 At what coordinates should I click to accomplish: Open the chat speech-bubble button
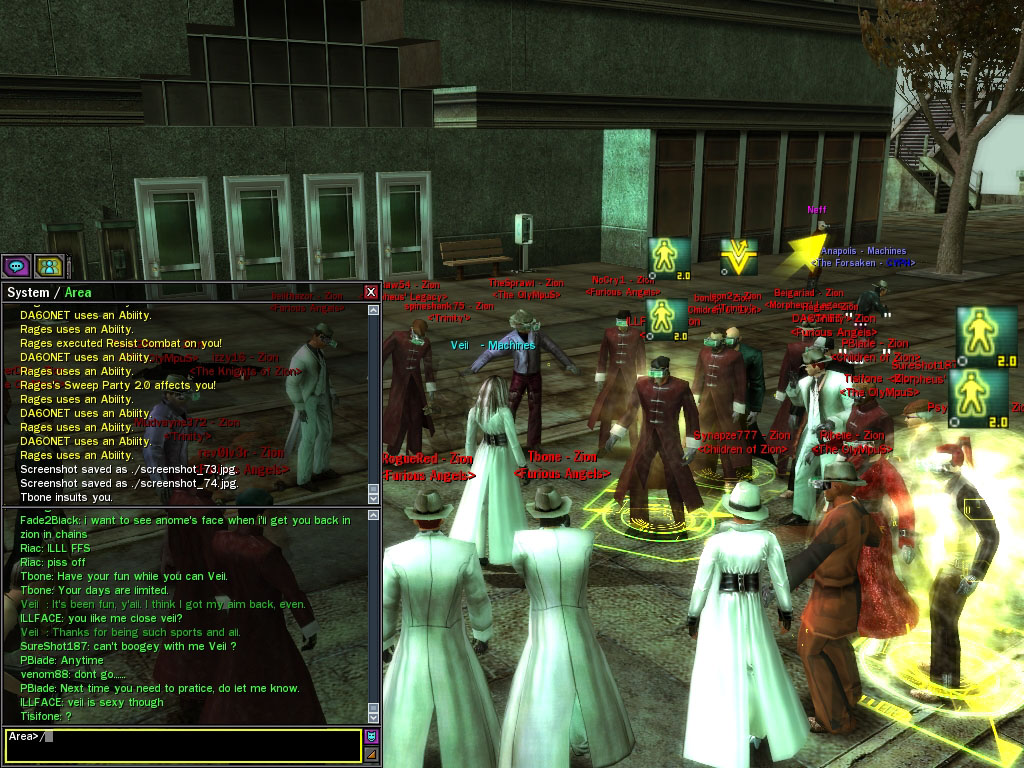pos(17,266)
